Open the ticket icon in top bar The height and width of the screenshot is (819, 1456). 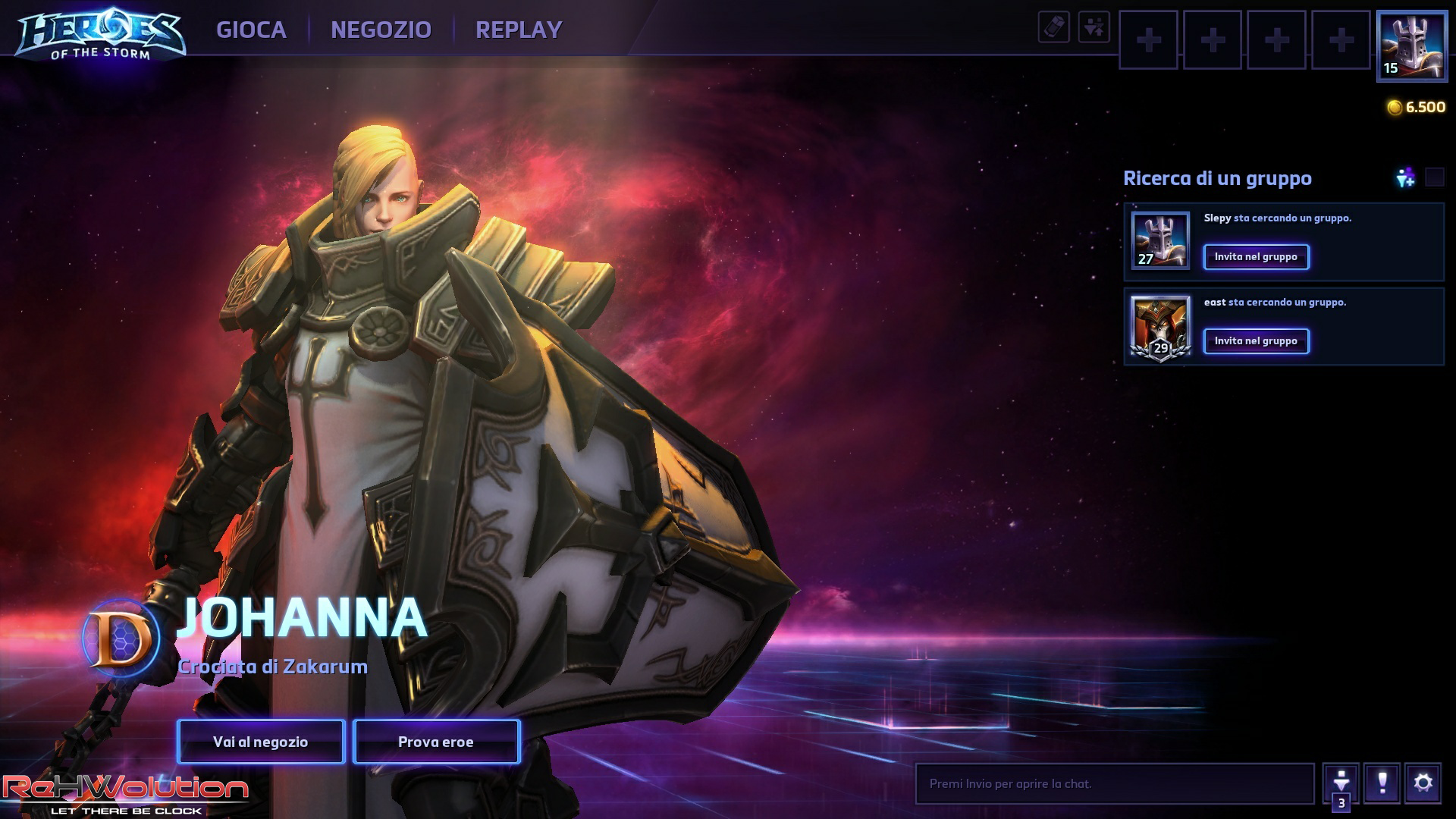(1054, 28)
